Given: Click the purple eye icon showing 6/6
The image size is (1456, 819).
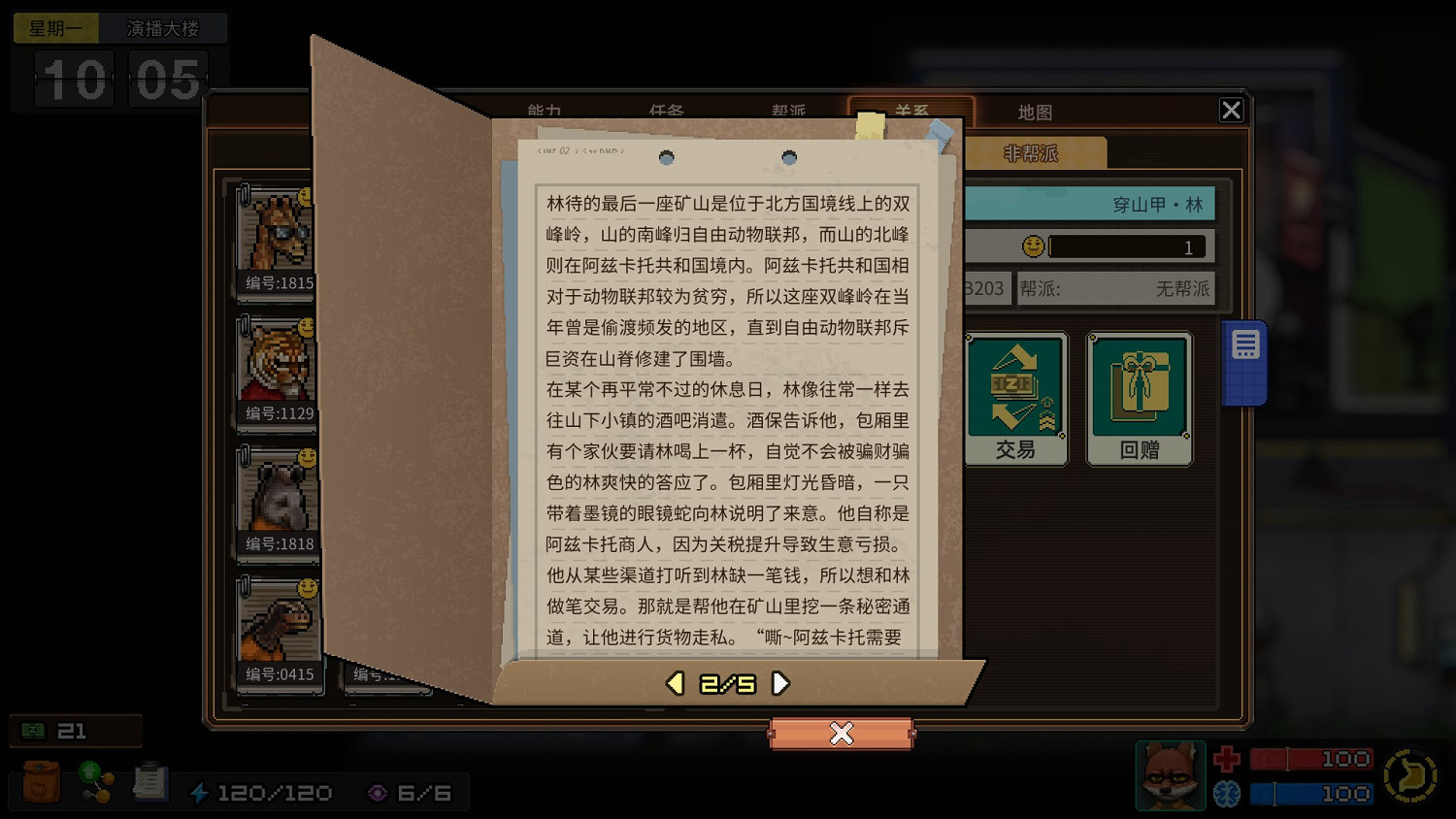Looking at the screenshot, I should [378, 792].
